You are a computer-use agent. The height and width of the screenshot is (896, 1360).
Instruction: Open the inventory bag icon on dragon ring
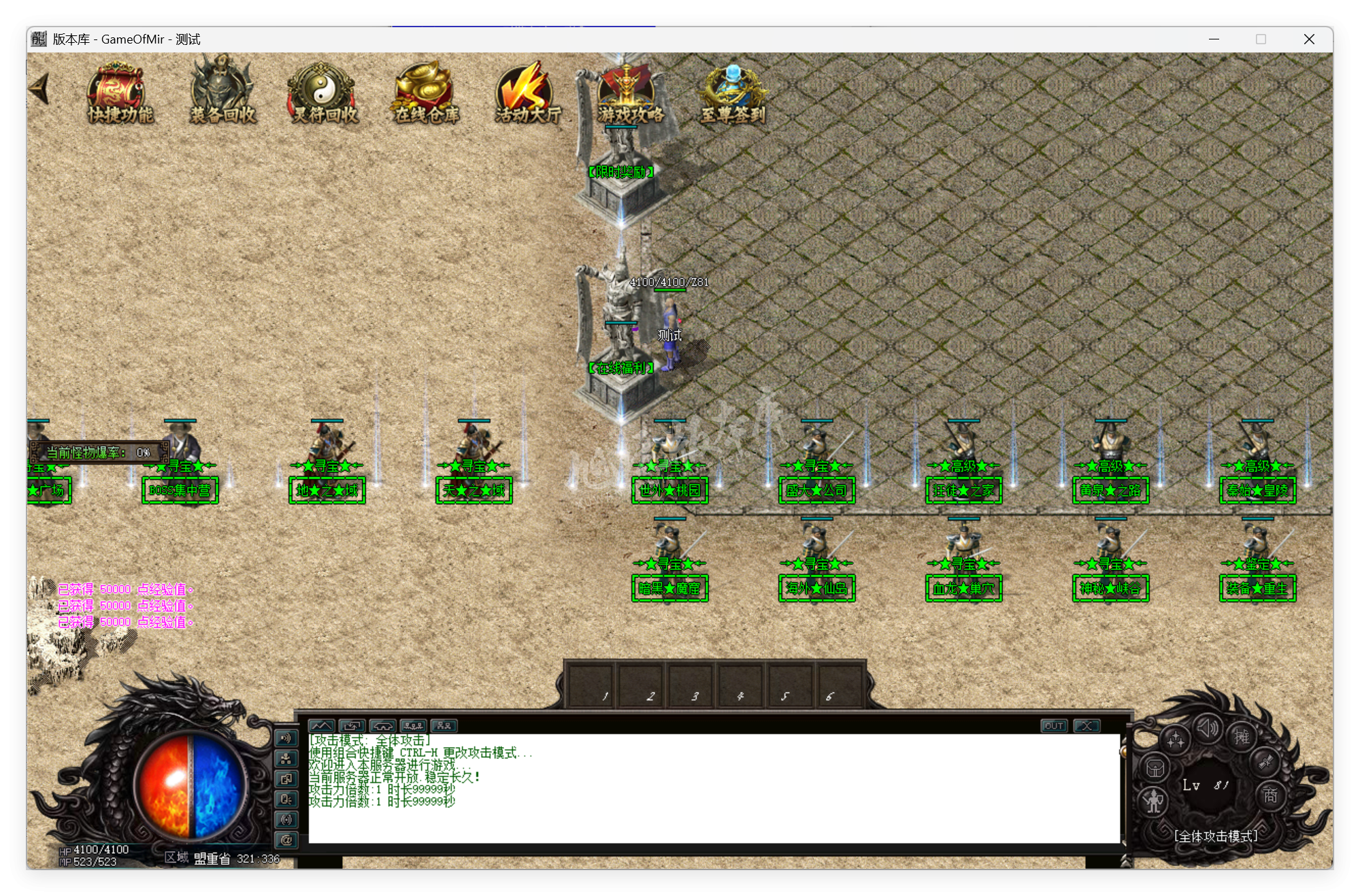point(1155,768)
